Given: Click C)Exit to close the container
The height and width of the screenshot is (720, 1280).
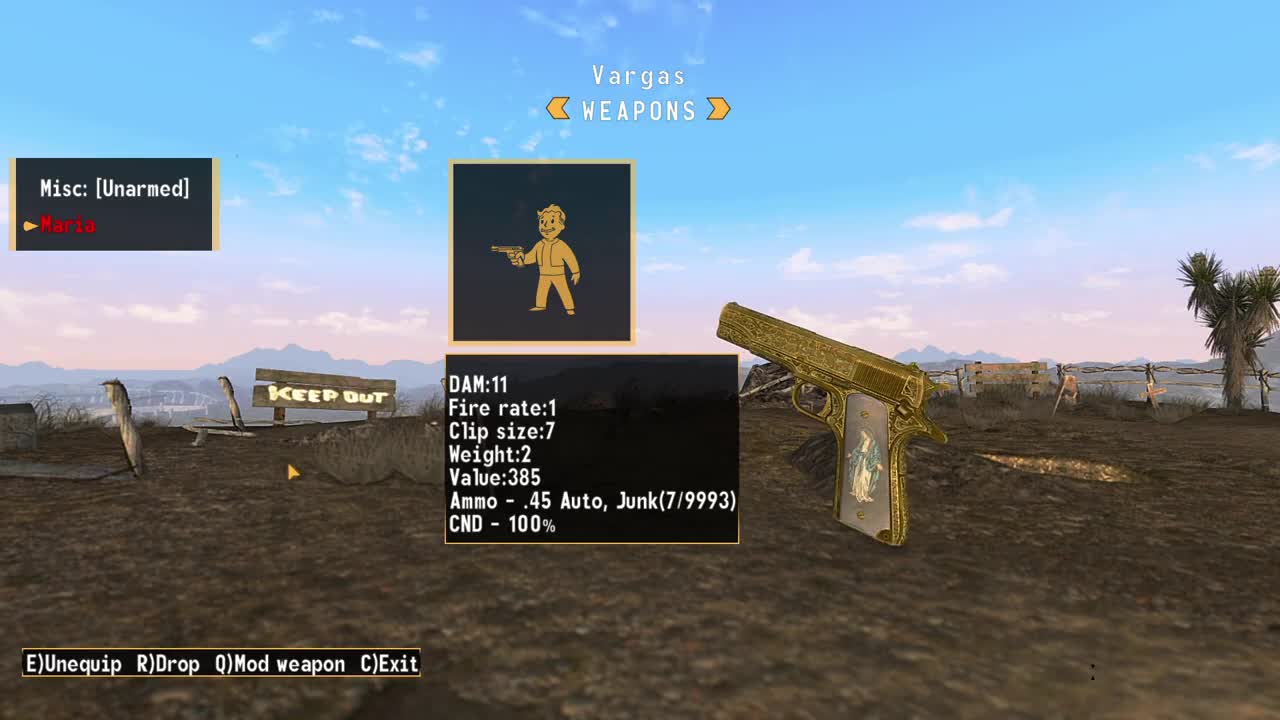Looking at the screenshot, I should (x=388, y=664).
